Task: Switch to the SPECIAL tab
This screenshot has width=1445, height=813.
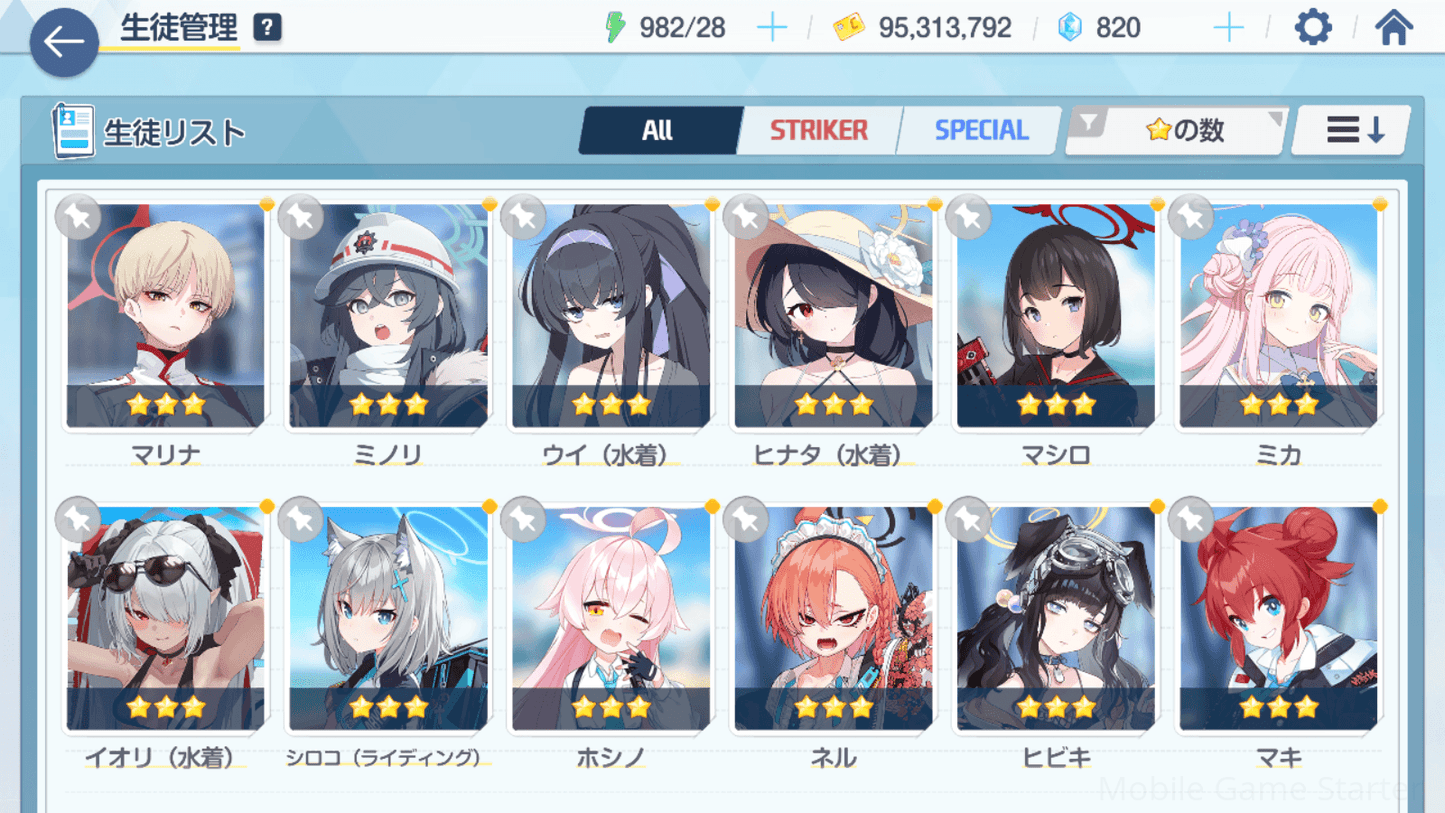Action: 980,130
